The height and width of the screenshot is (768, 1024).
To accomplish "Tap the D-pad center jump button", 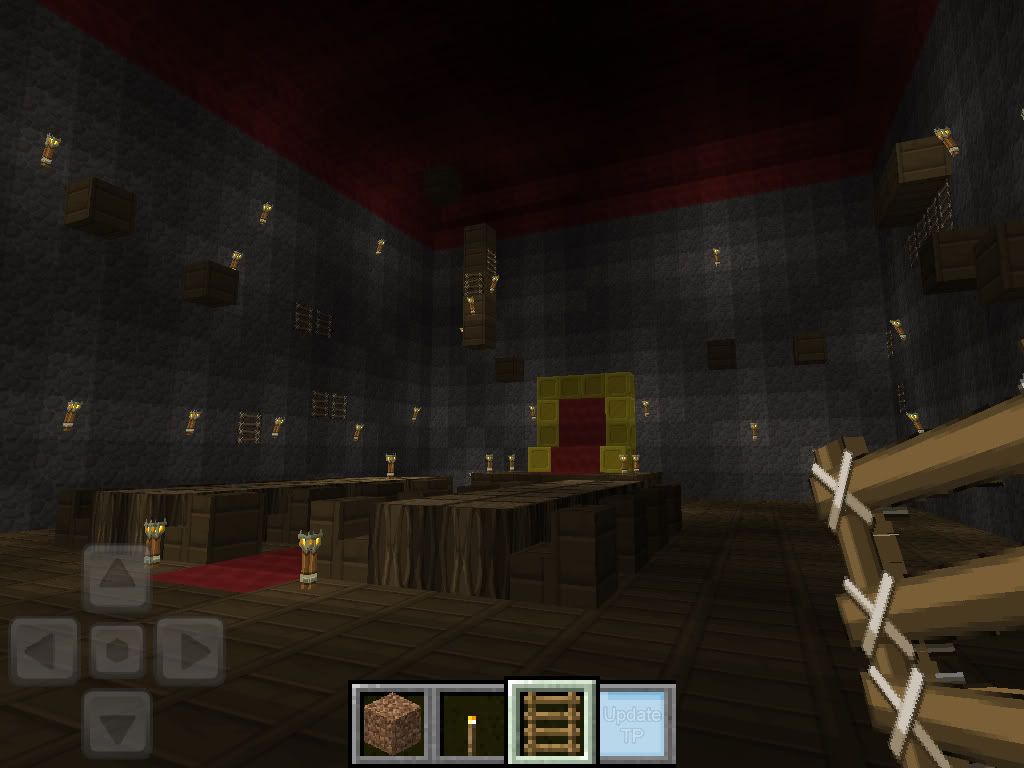I will (x=117, y=652).
